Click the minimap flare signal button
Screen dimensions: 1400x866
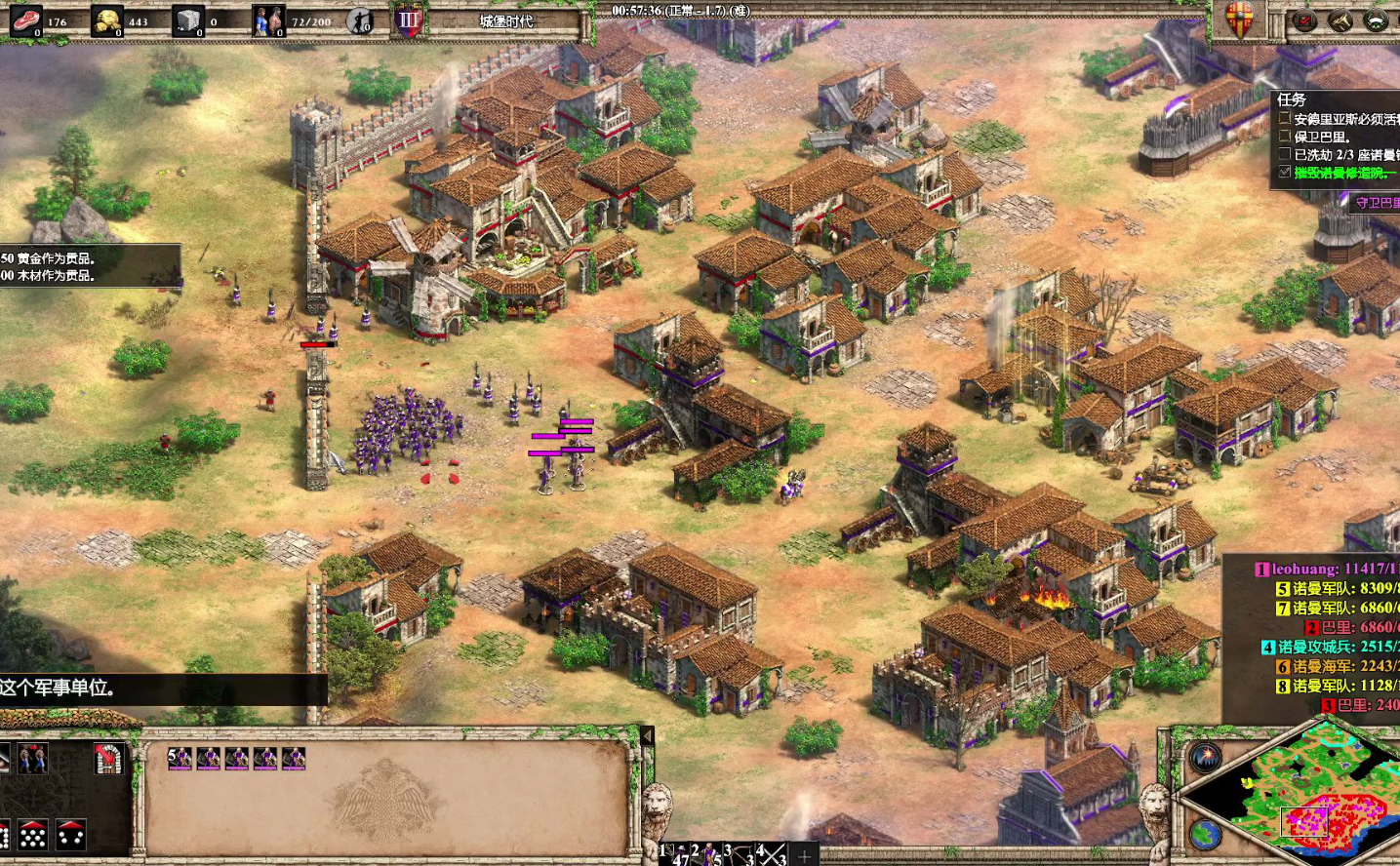(x=1205, y=757)
